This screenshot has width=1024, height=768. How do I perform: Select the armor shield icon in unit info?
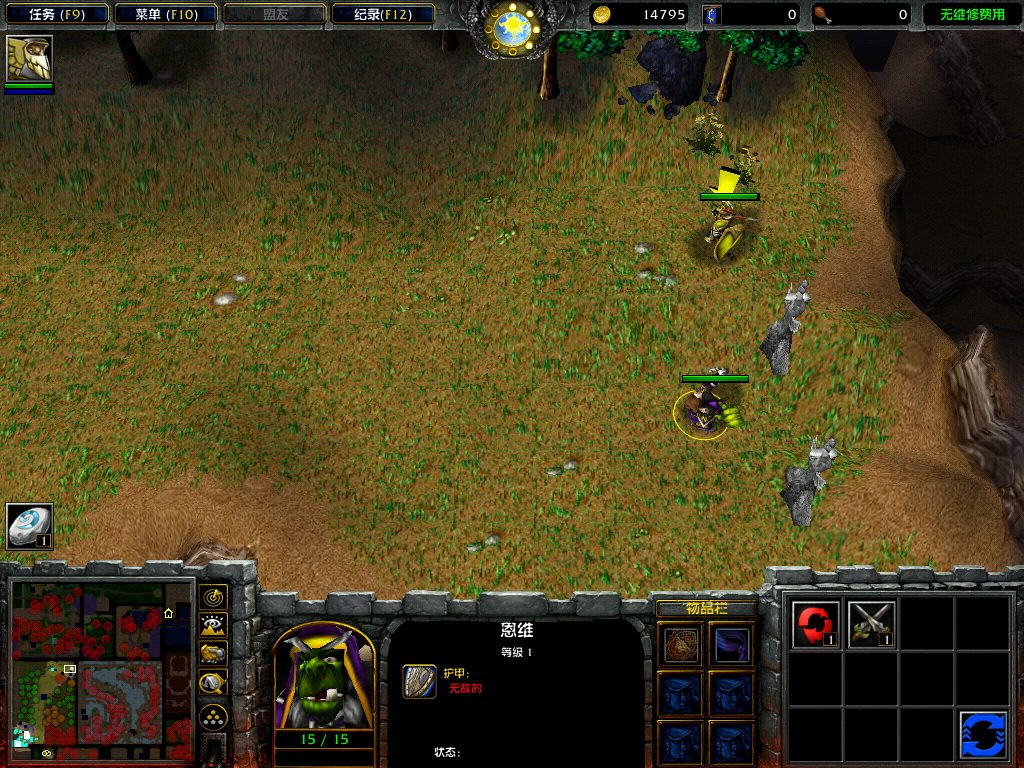point(419,681)
